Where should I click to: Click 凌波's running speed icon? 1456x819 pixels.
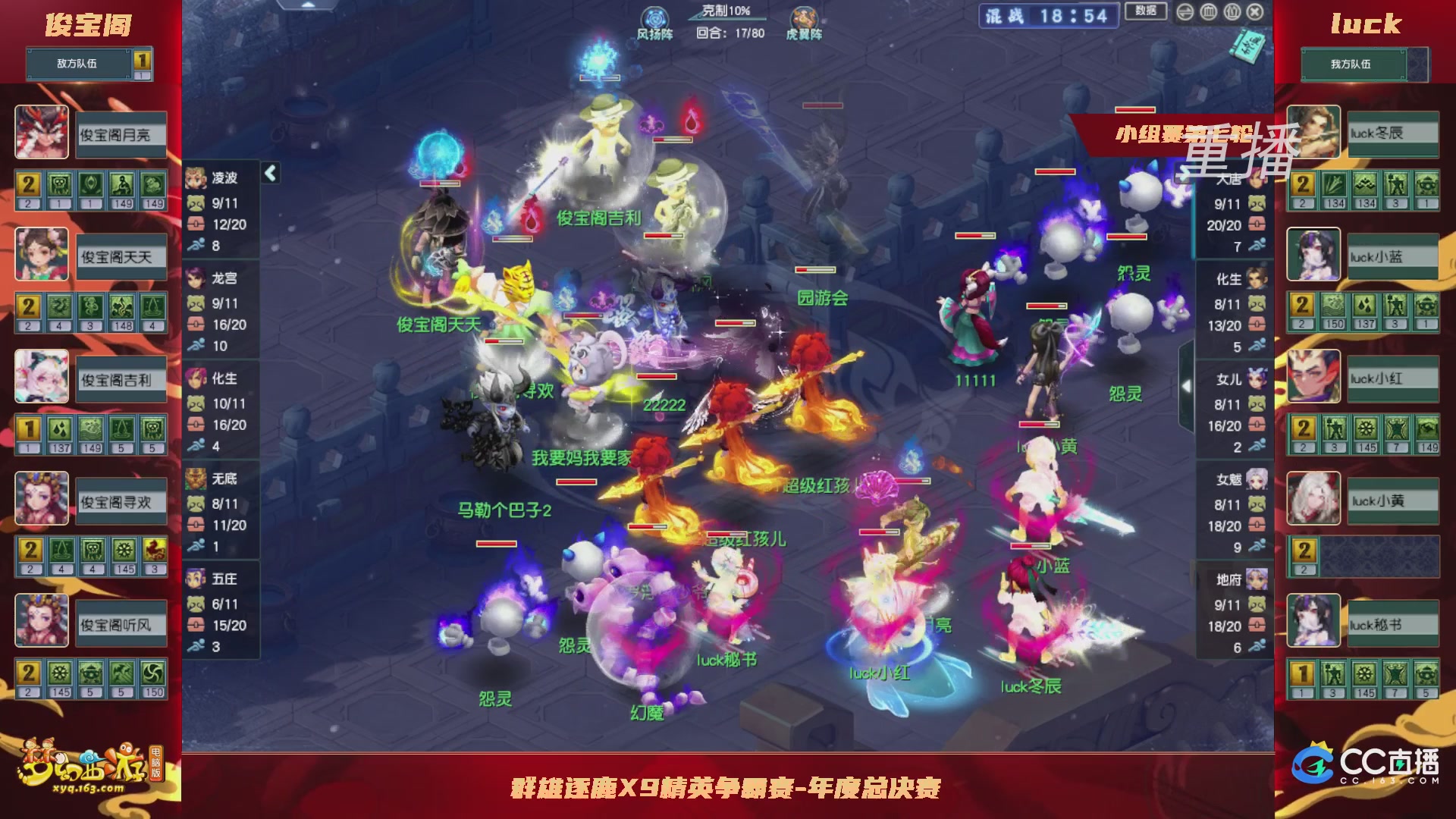(x=196, y=243)
